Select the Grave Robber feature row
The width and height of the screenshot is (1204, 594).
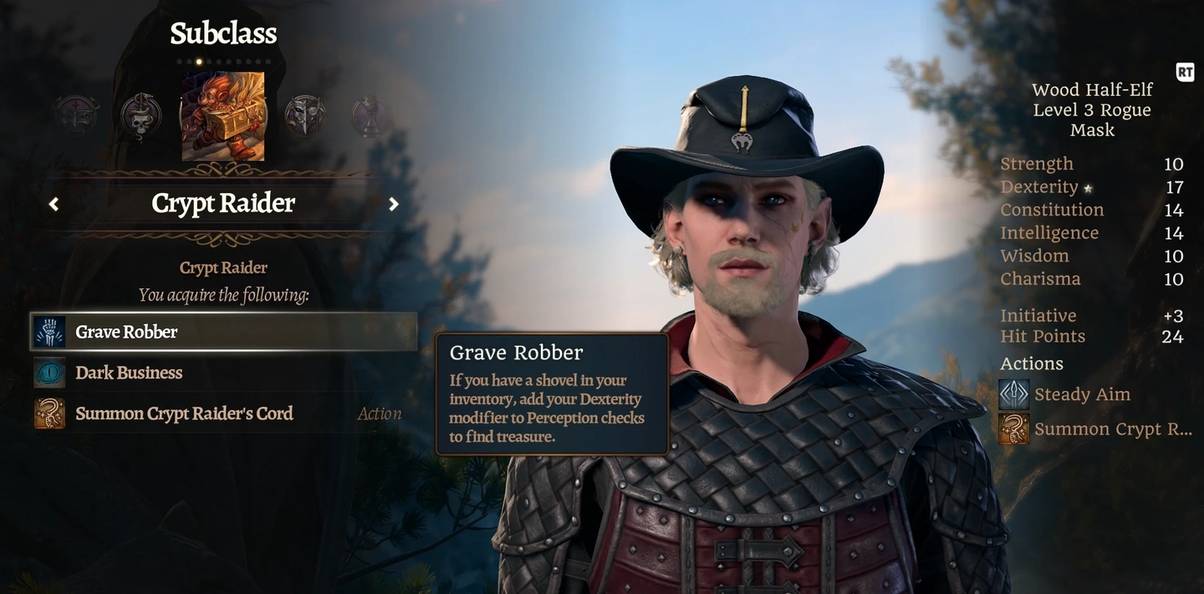pyautogui.click(x=224, y=332)
